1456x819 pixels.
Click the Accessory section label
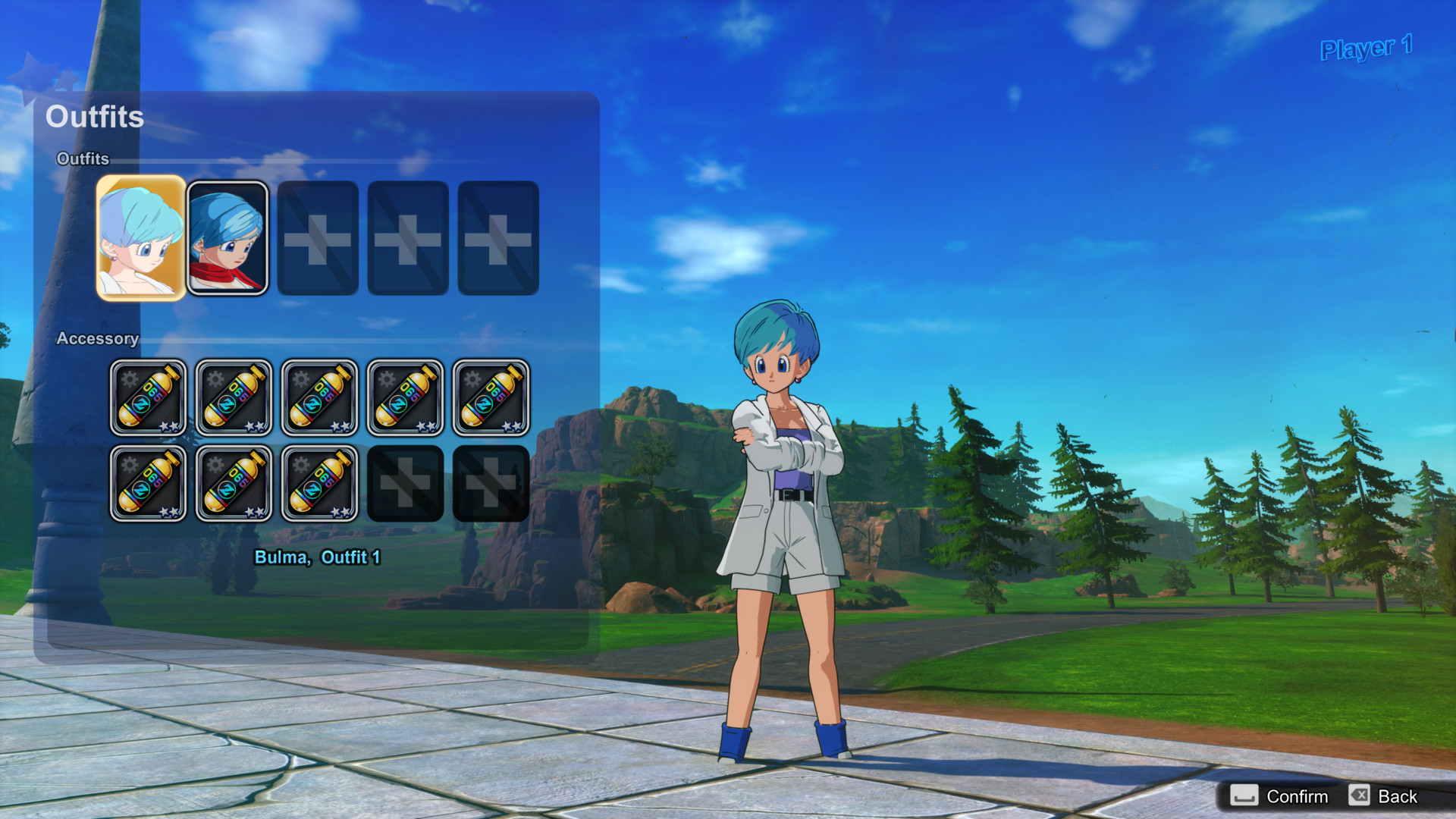(x=98, y=339)
